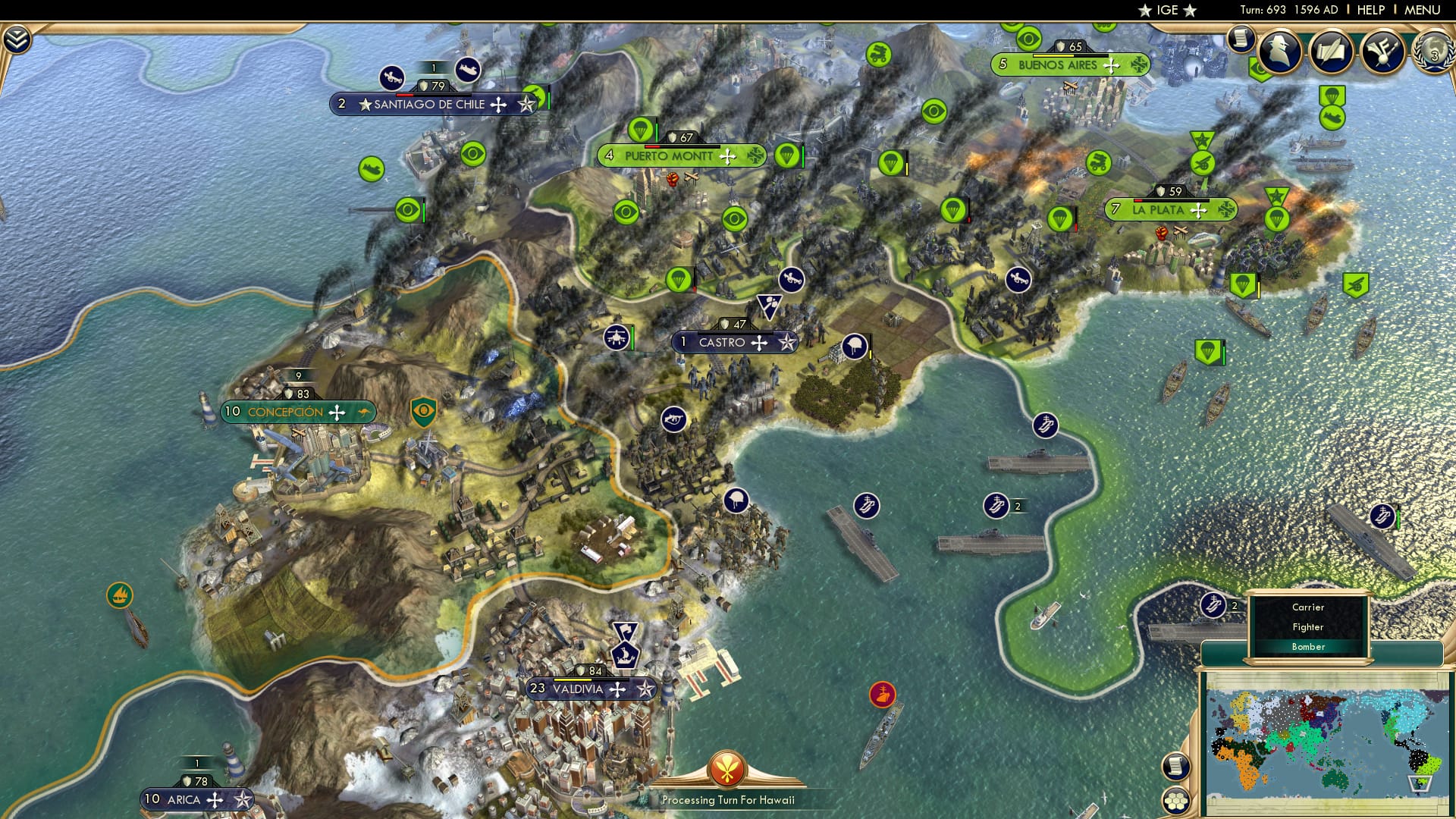Select Fighter from the unit stack list
This screenshot has width=1456, height=819.
(x=1307, y=627)
